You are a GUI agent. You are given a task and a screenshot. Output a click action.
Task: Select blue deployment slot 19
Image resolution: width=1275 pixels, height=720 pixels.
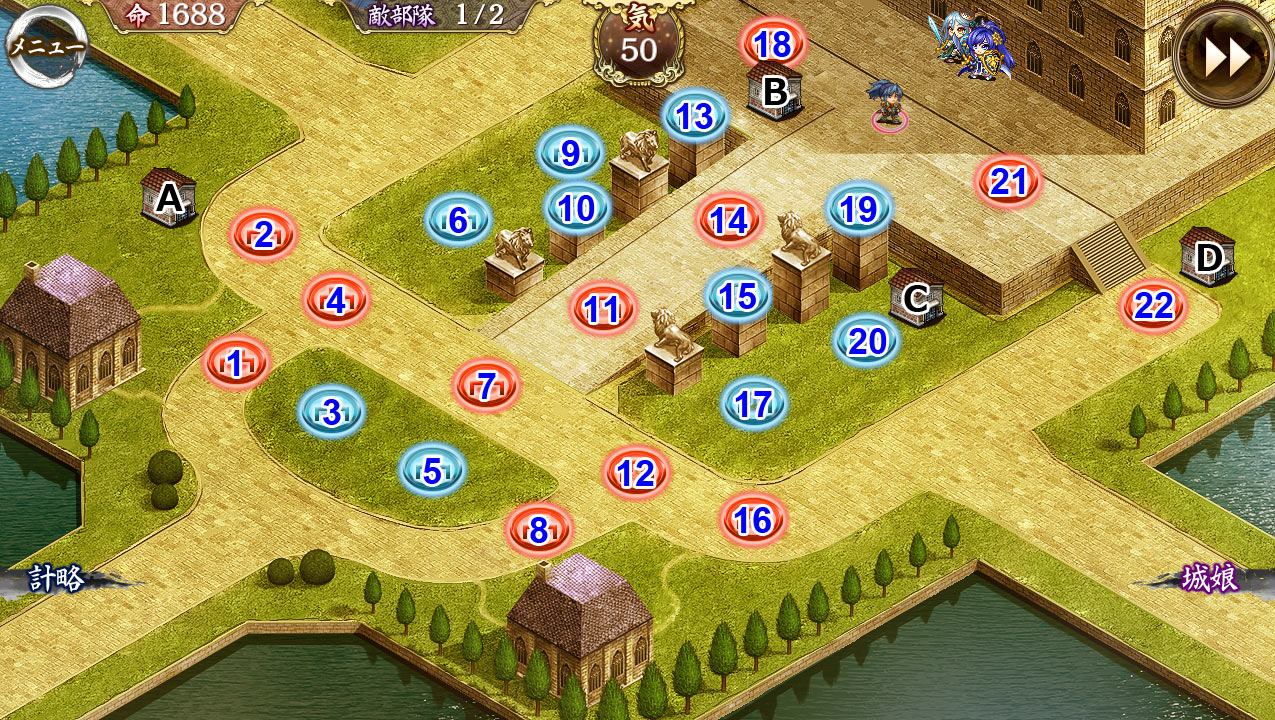(858, 209)
